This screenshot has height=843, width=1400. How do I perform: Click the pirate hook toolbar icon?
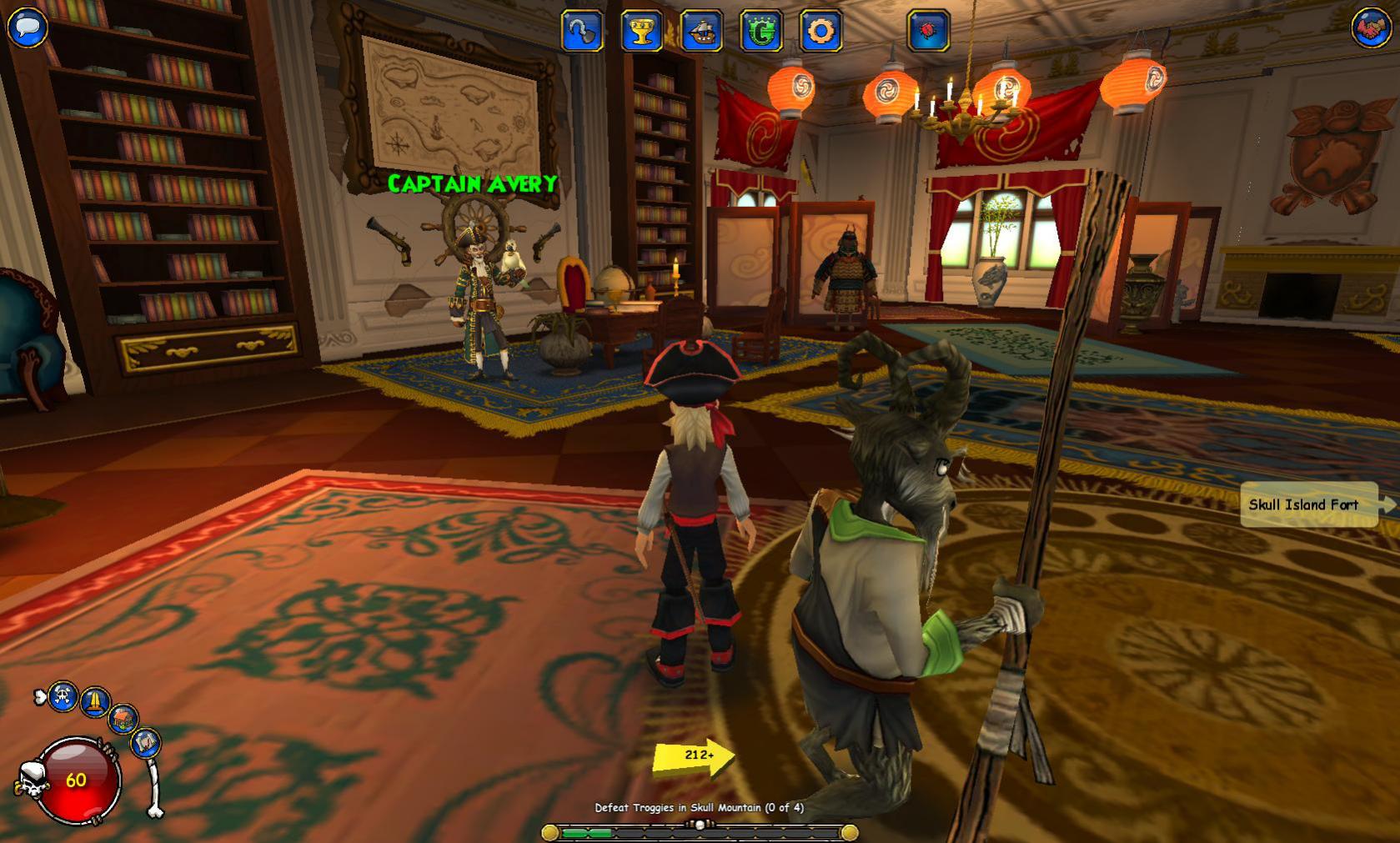(581, 33)
